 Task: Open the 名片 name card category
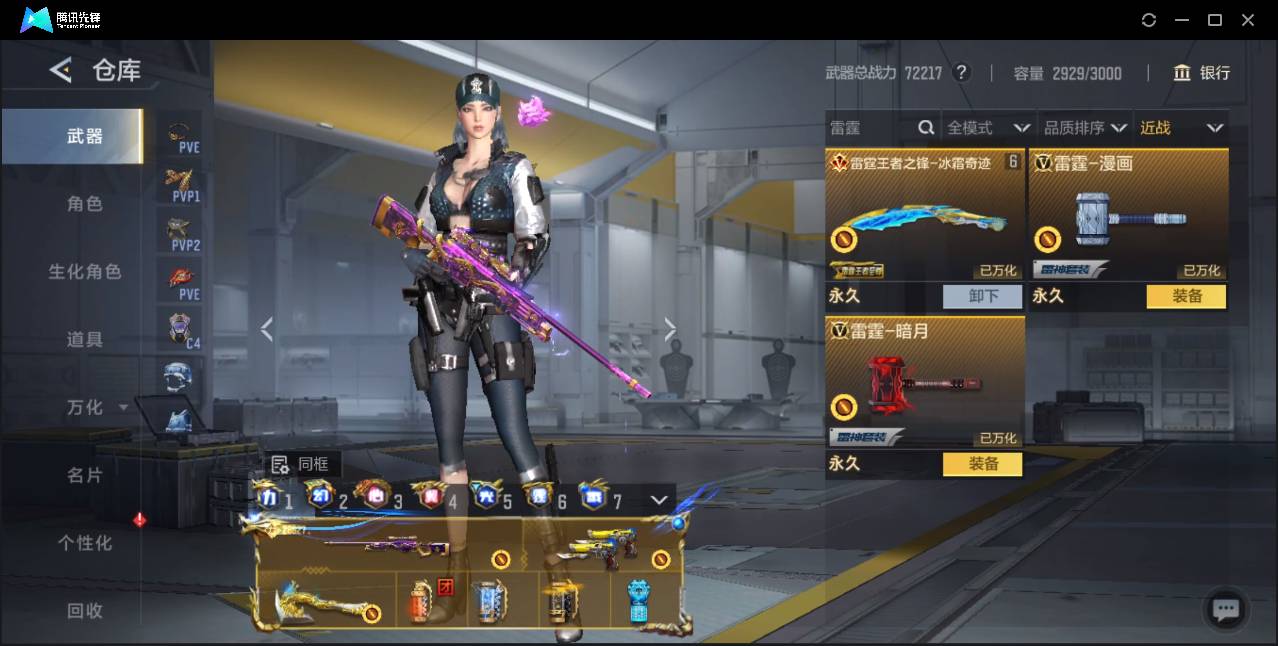point(84,475)
